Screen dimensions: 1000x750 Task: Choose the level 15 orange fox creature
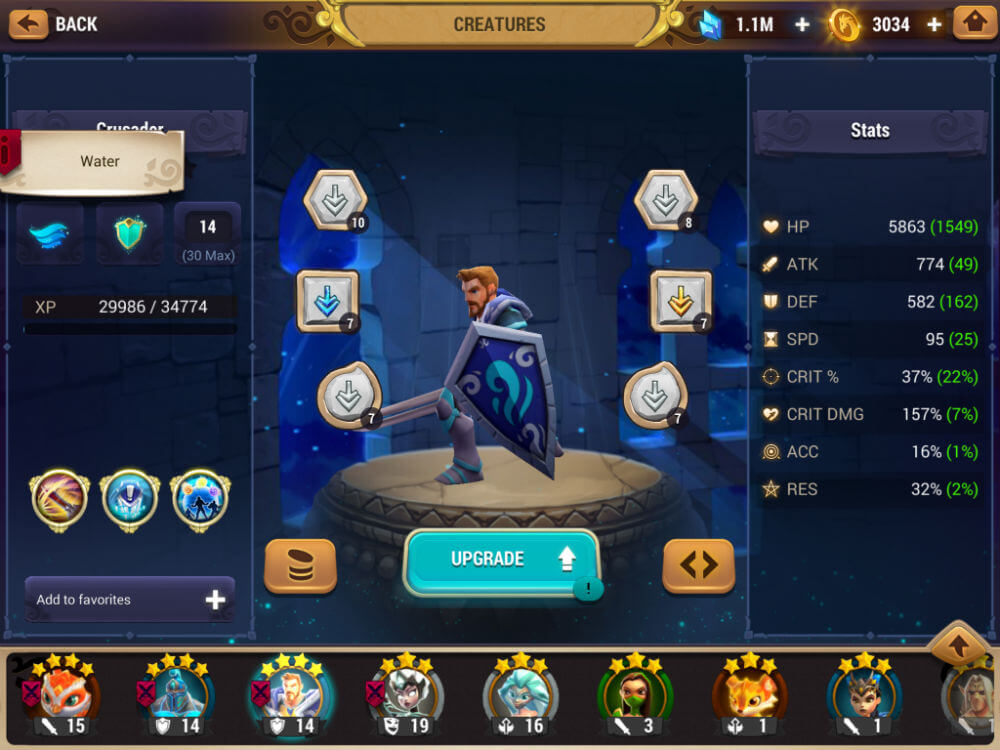point(58,695)
